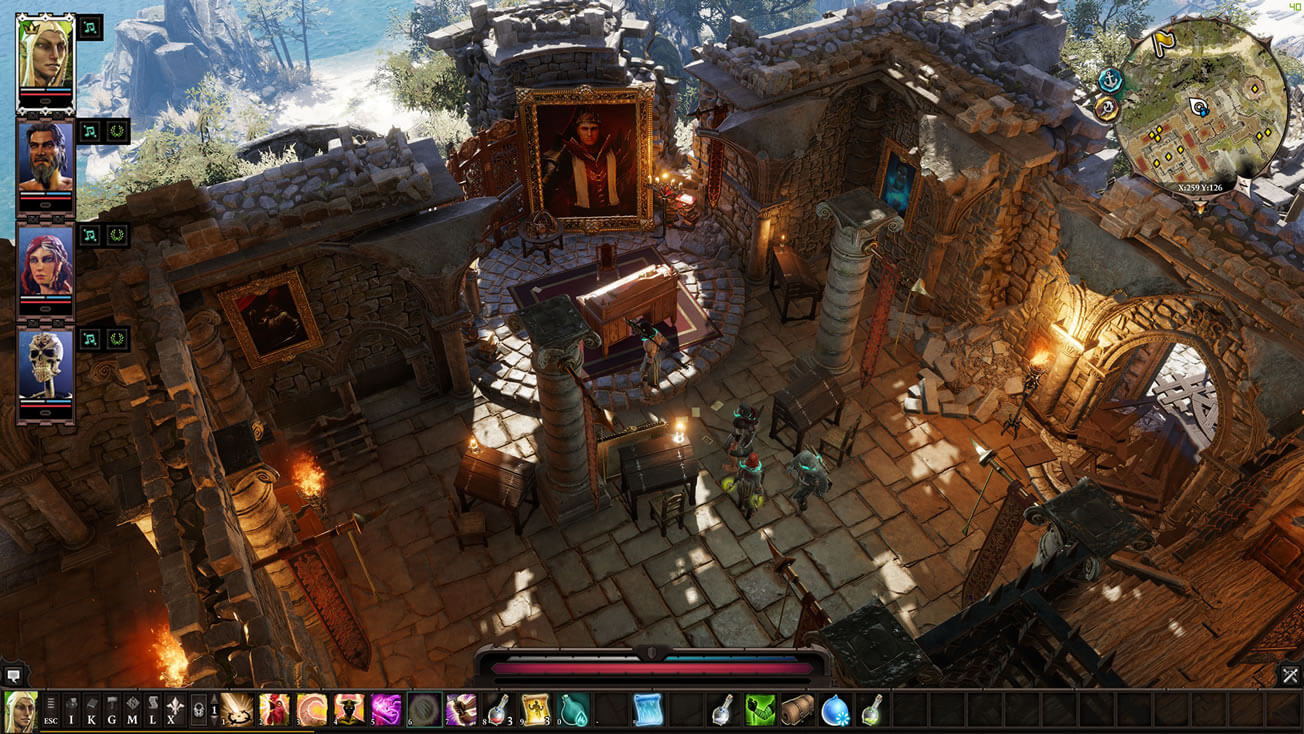Choose the red-haired woman portrait
The width and height of the screenshot is (1304, 734).
click(x=45, y=262)
